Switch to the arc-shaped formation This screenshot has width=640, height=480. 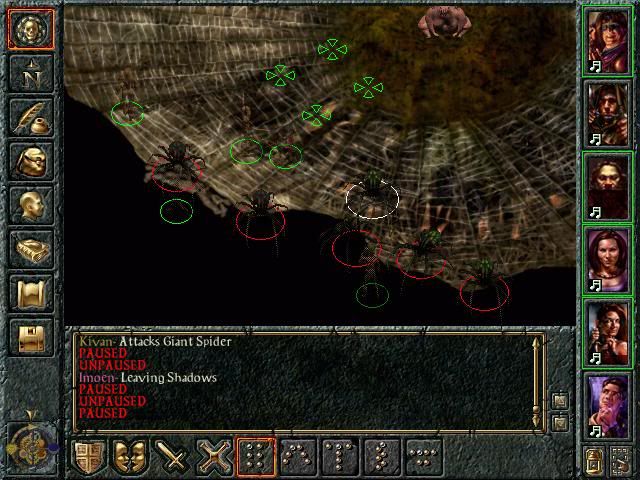point(298,457)
